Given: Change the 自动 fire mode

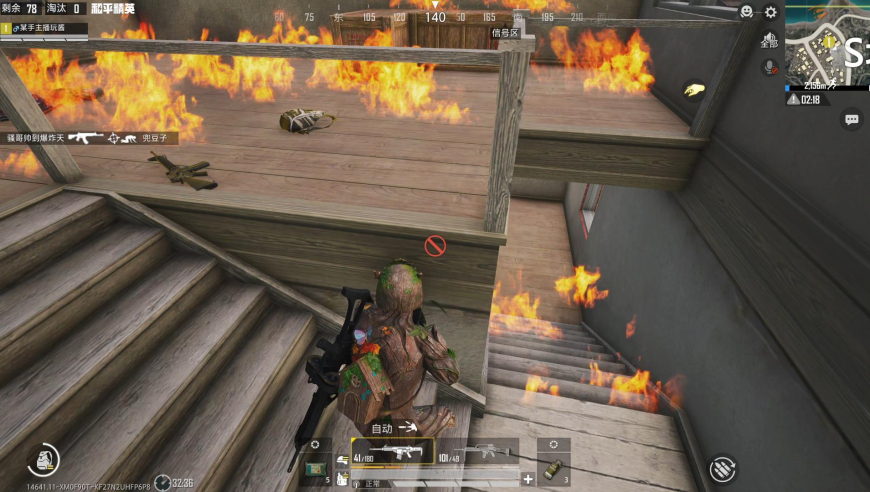Looking at the screenshot, I should pos(392,428).
